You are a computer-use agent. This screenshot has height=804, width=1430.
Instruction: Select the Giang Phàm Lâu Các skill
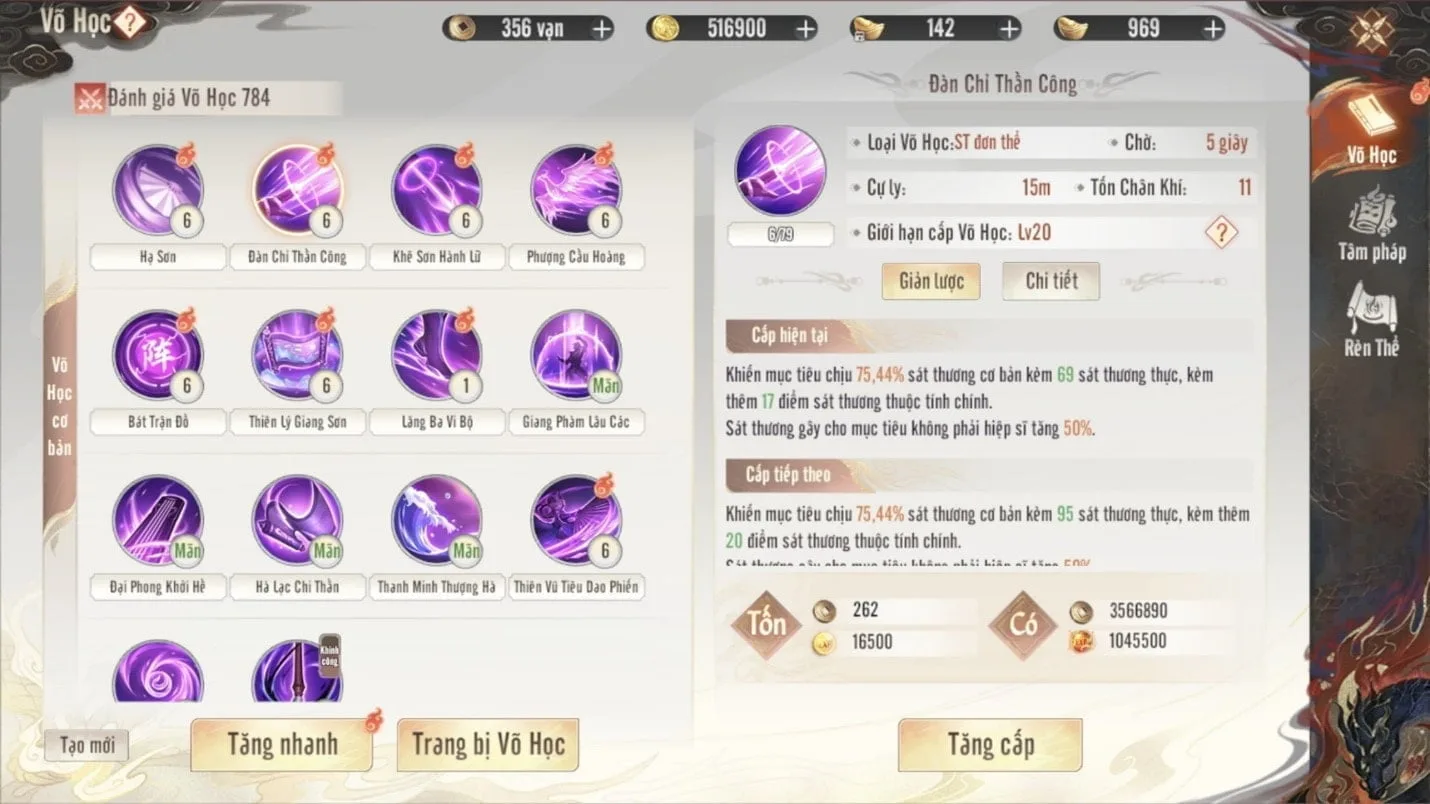pos(576,356)
